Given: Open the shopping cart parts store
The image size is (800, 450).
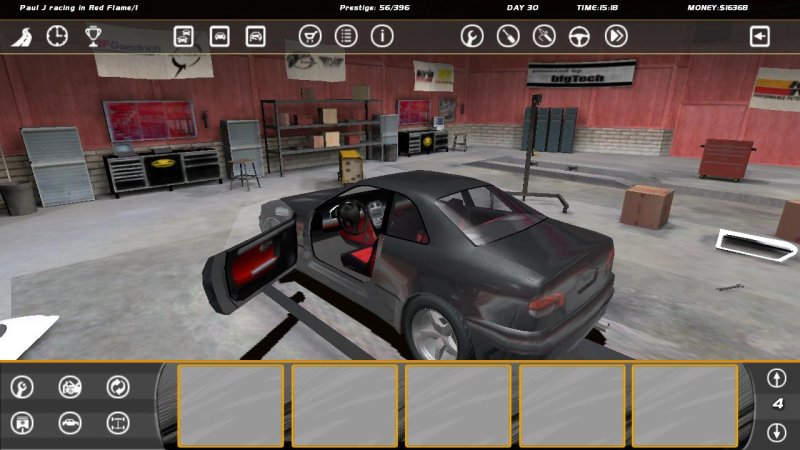Looking at the screenshot, I should click(310, 37).
